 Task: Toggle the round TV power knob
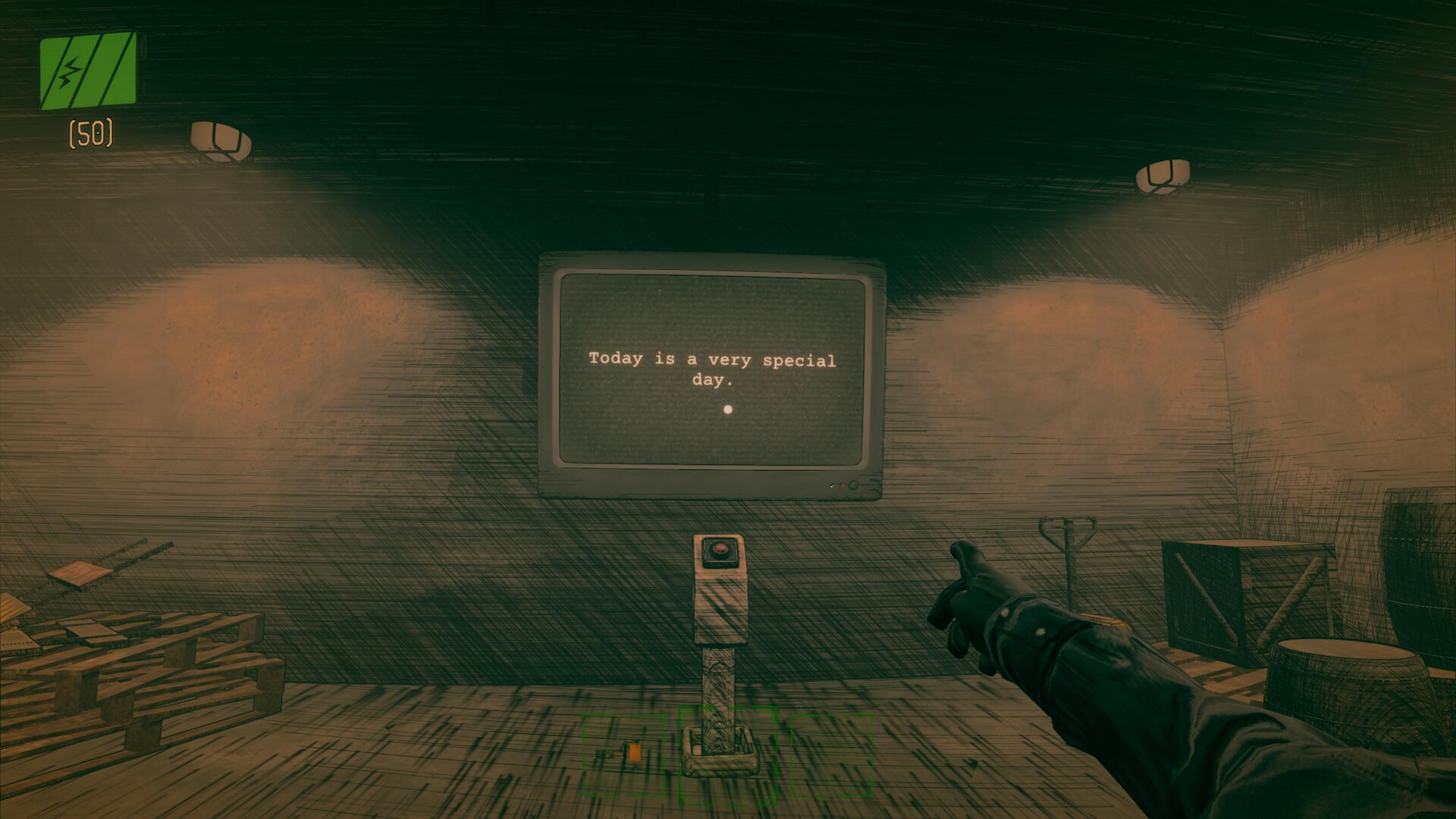(852, 485)
